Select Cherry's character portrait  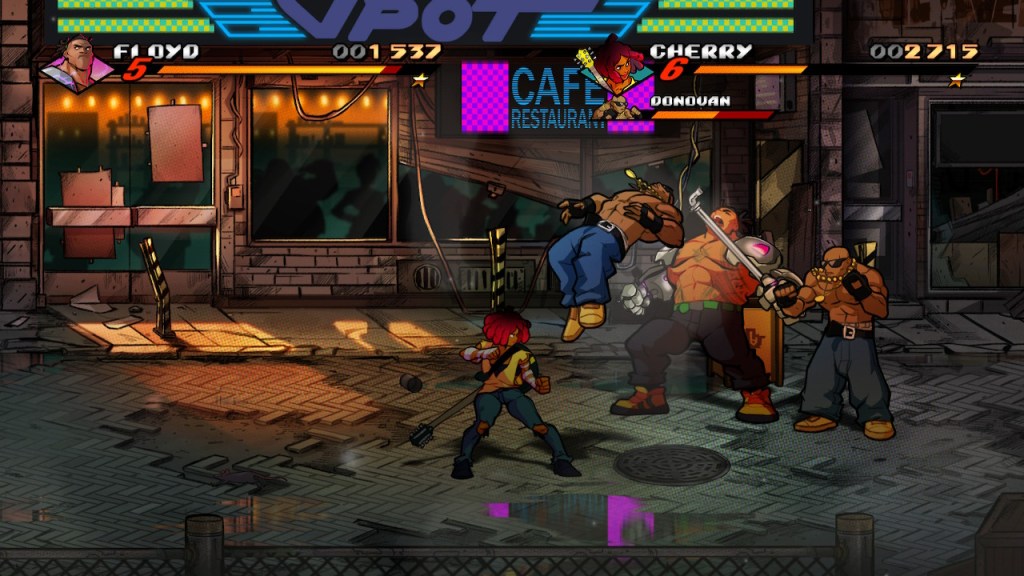(612, 62)
